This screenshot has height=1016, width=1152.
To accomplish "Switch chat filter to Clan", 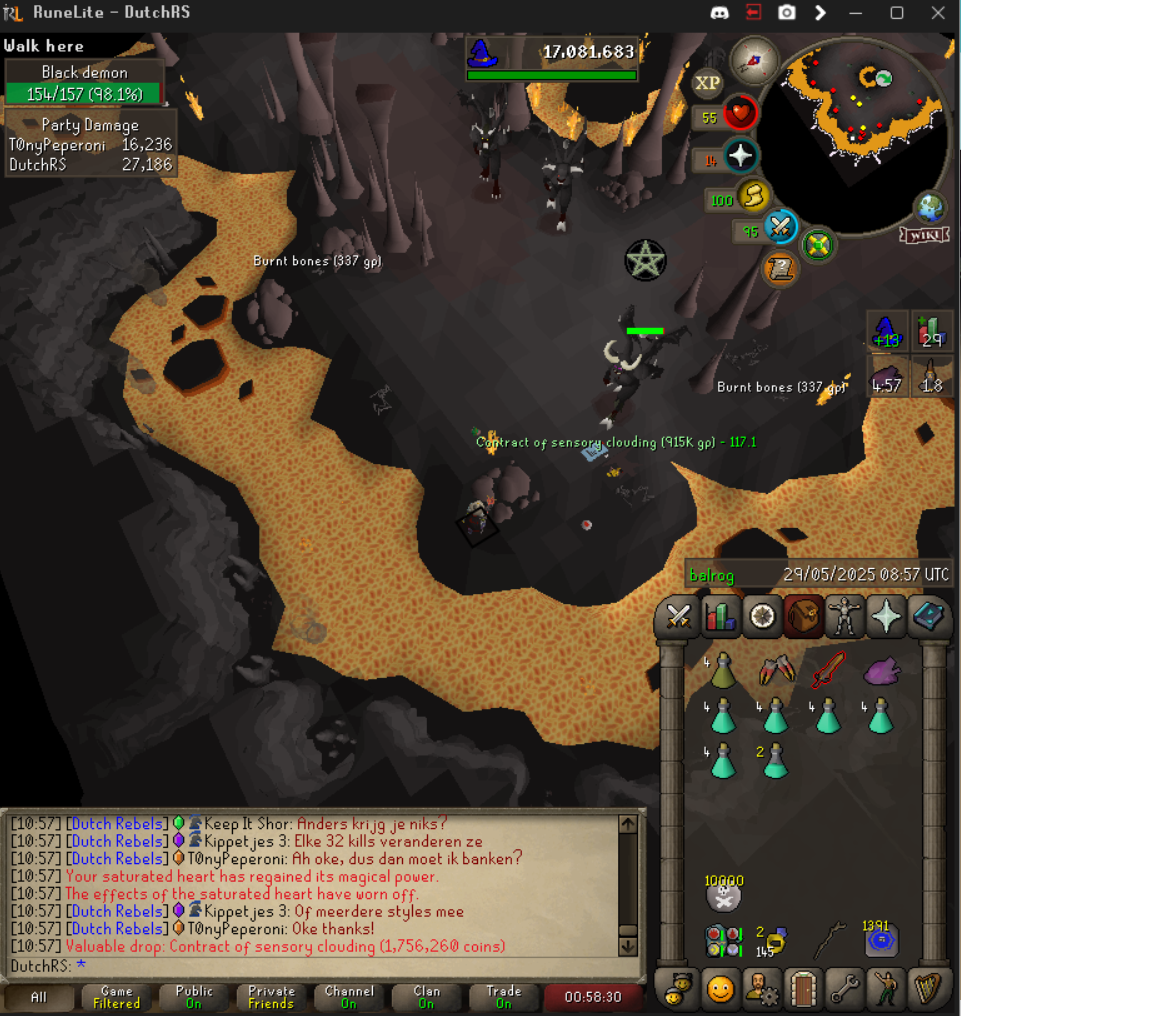I will (426, 997).
